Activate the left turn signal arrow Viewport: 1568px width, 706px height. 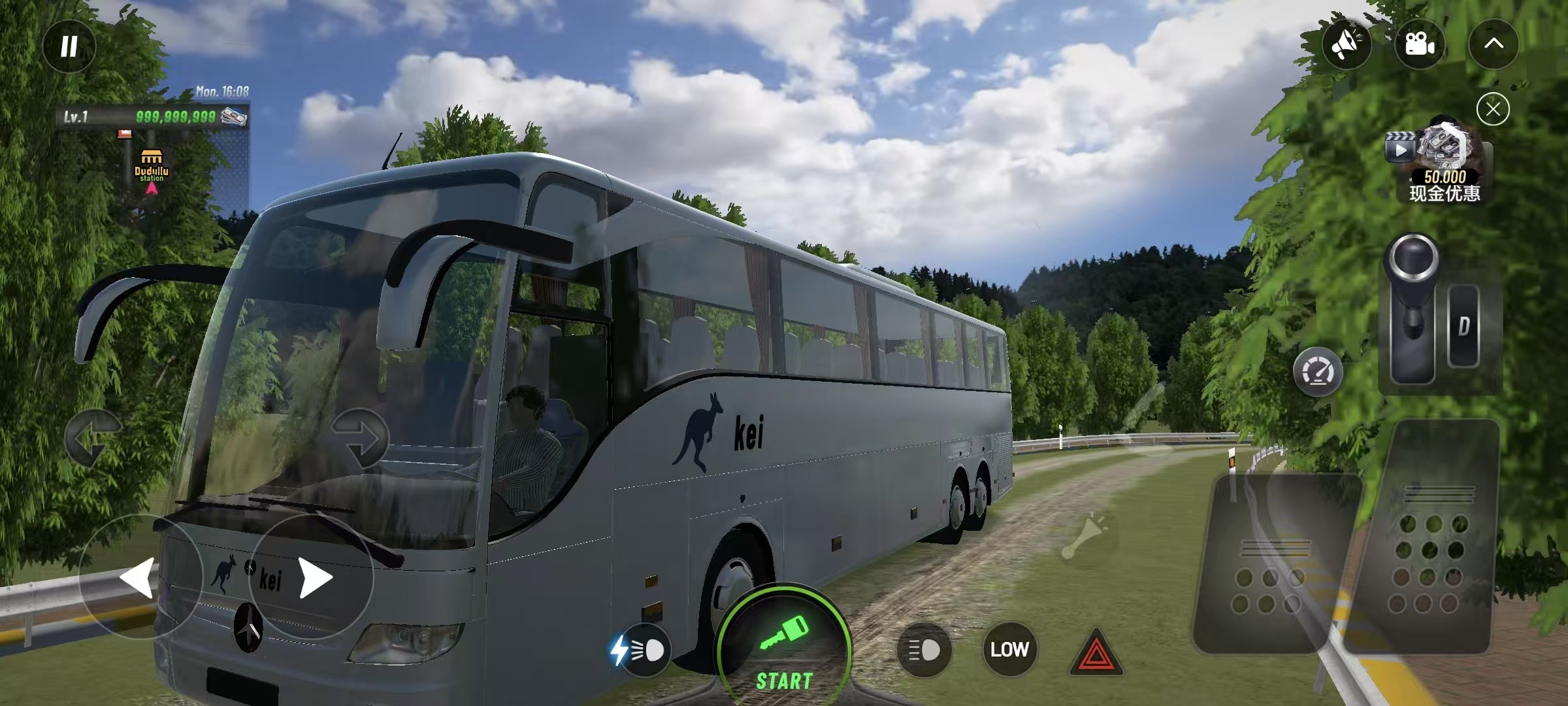pos(93,438)
